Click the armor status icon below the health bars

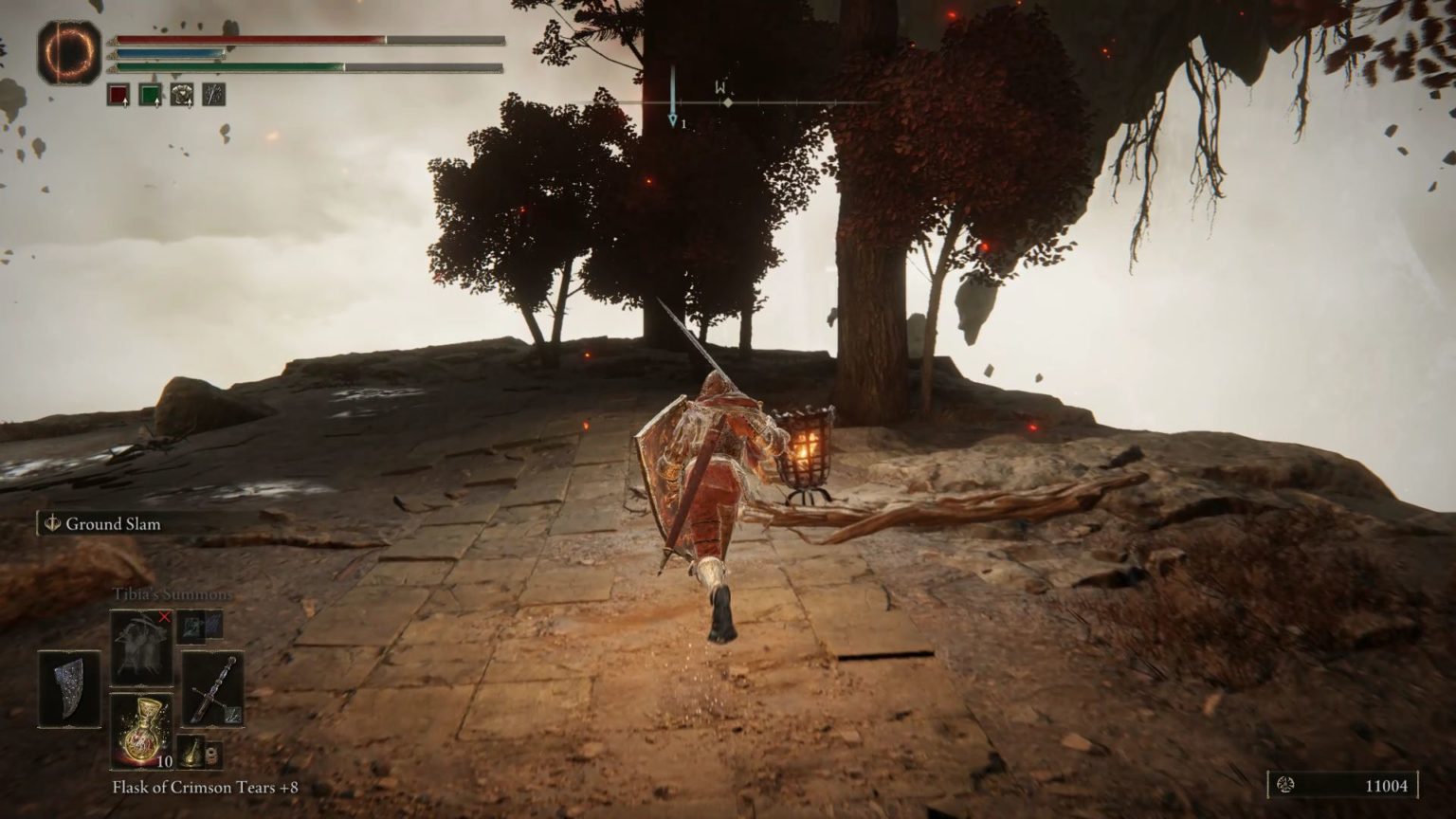[181, 94]
